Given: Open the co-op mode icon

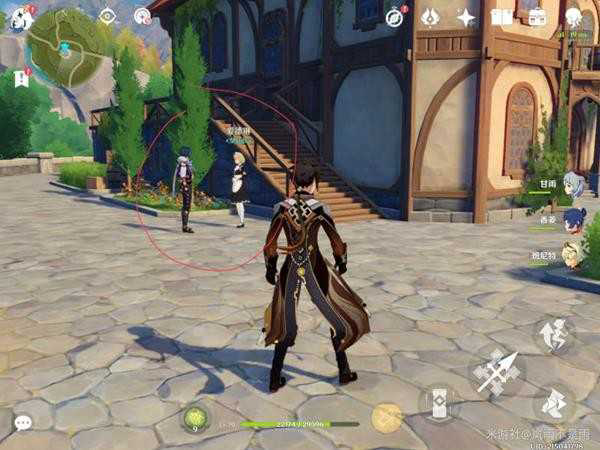Looking at the screenshot, I should tap(573, 17).
